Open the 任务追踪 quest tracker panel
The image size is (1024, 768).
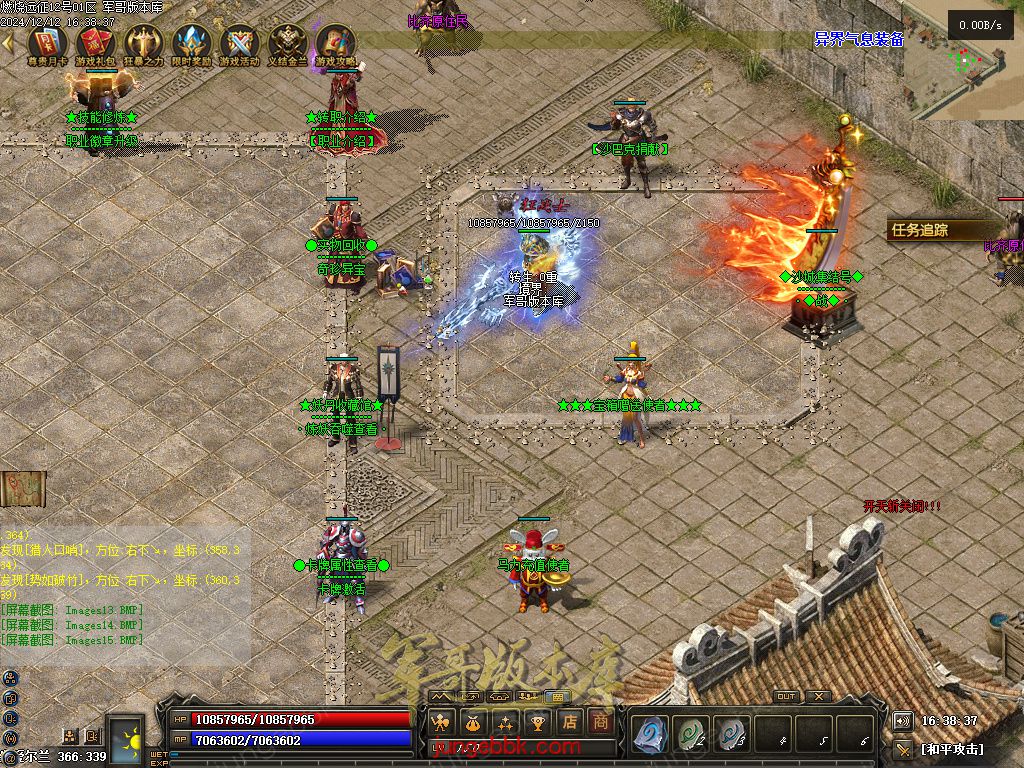point(922,230)
